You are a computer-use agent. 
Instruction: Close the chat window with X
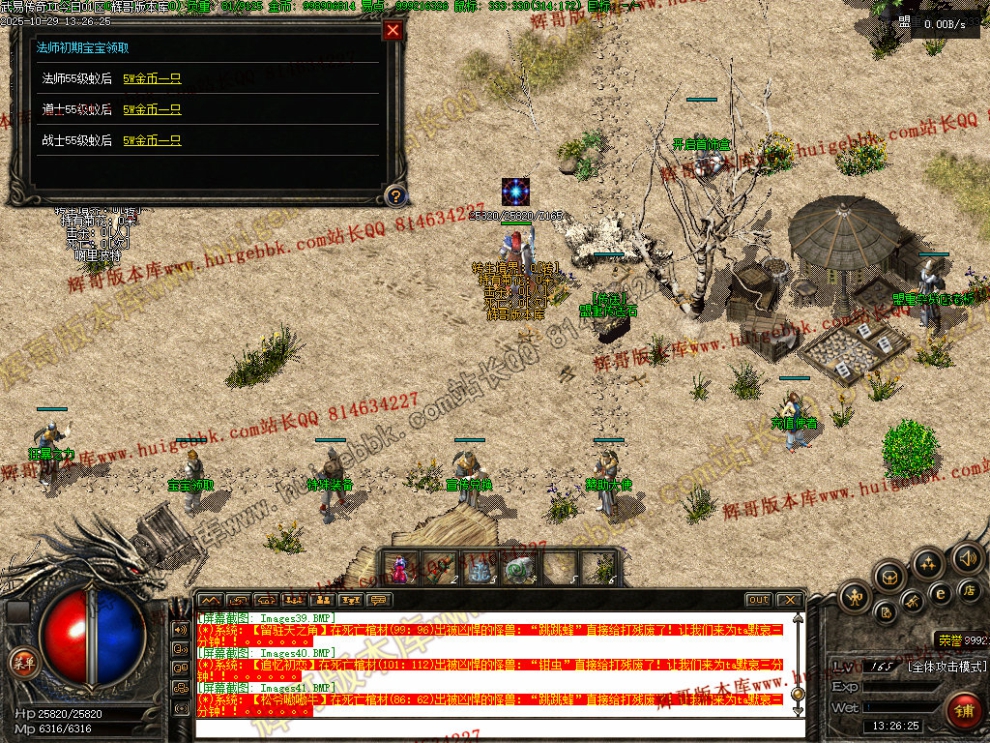point(789,600)
